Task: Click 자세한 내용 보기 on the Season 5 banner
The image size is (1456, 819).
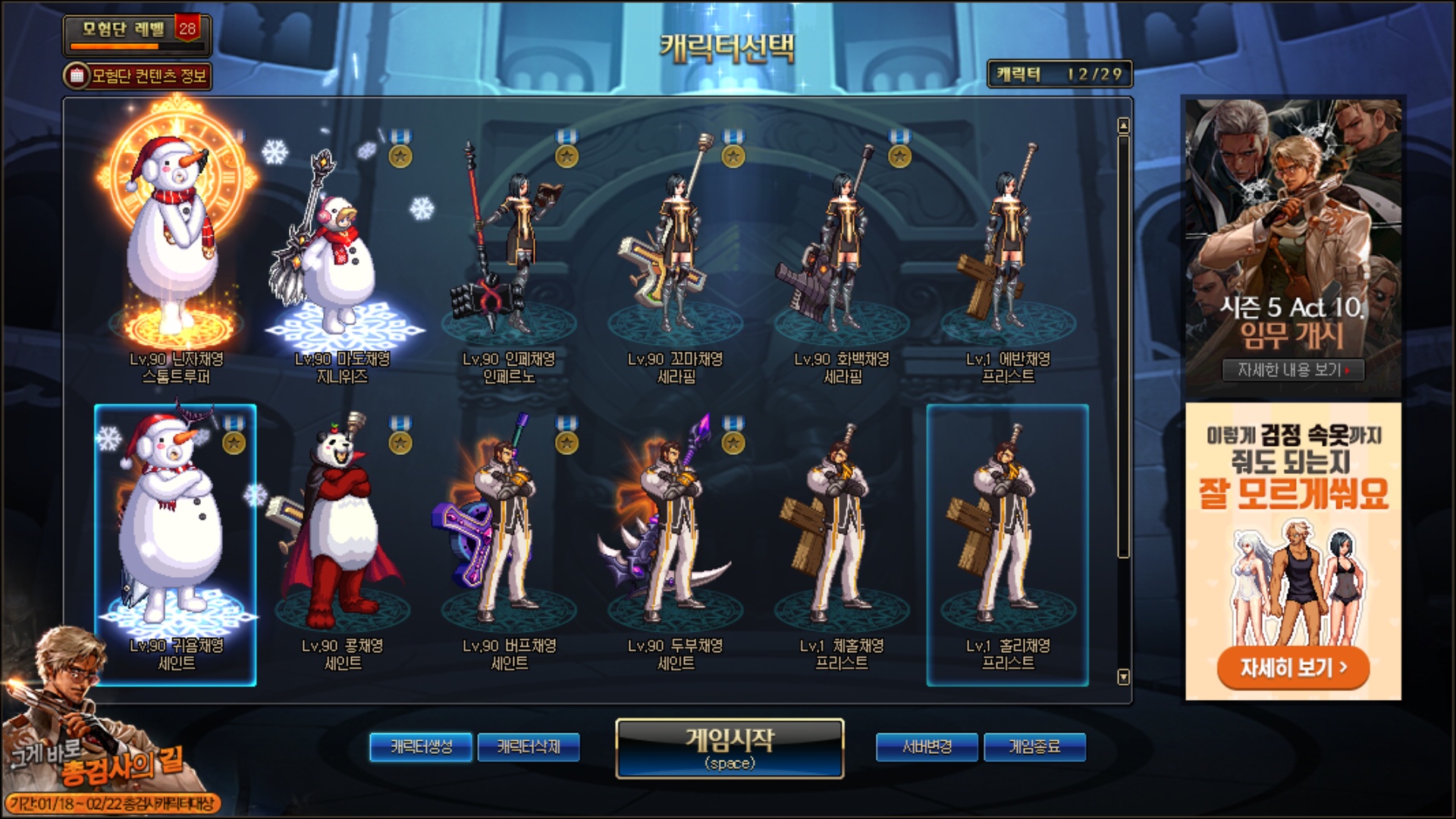Action: coord(1293,370)
